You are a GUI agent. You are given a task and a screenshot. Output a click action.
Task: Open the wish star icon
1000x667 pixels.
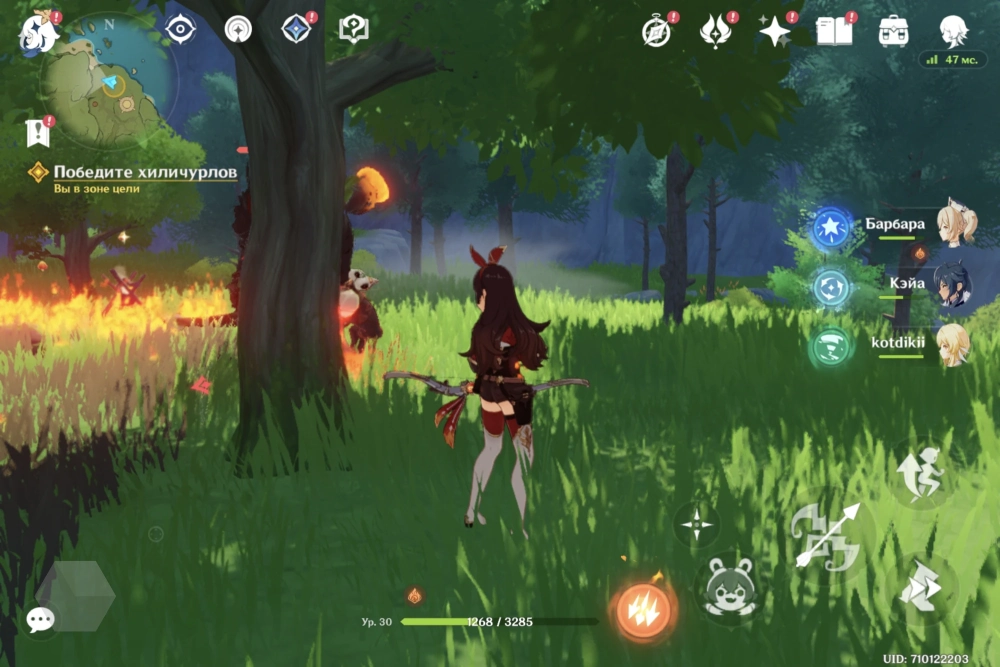(x=774, y=32)
